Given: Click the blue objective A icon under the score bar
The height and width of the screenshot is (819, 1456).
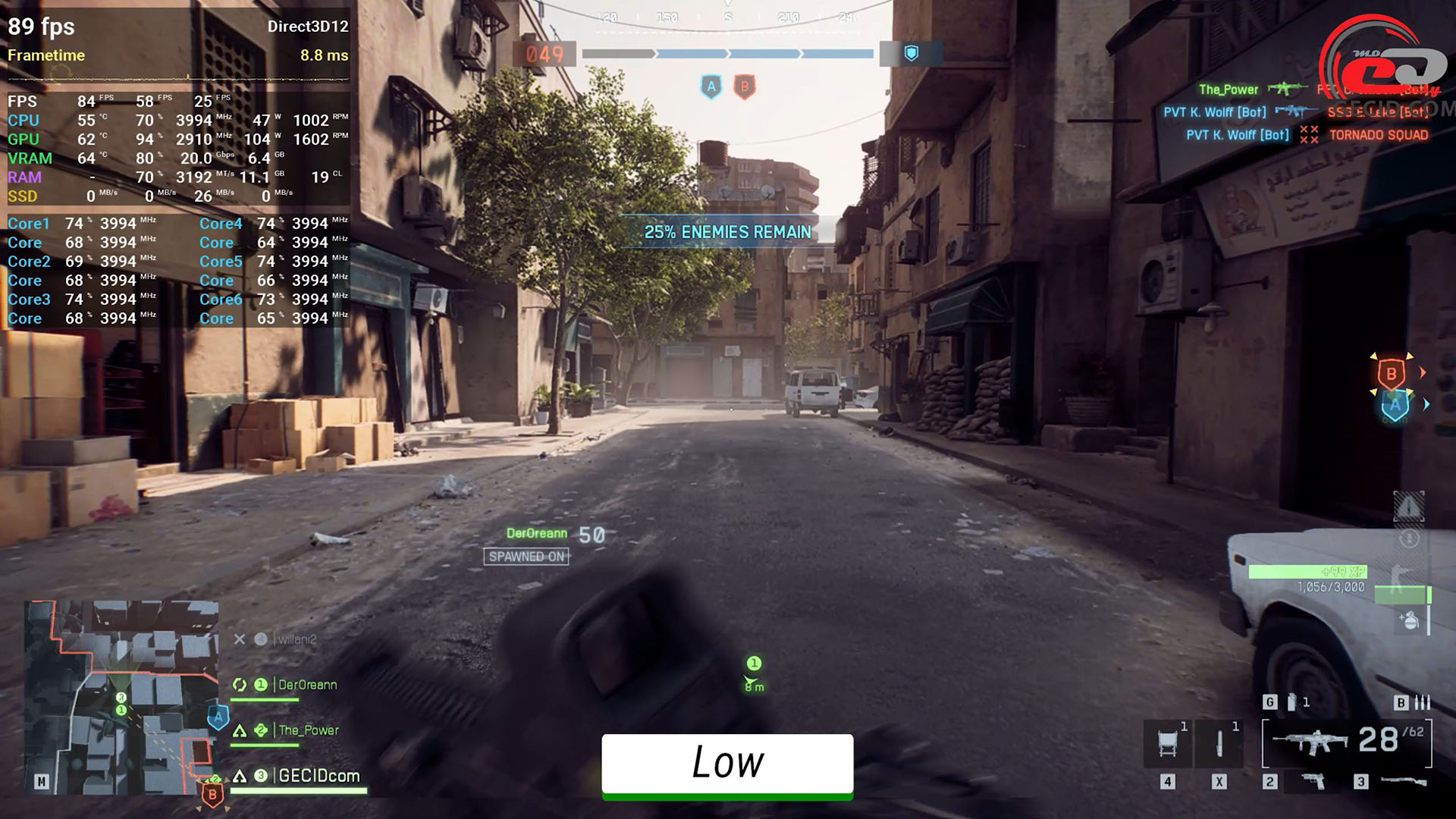Looking at the screenshot, I should (711, 86).
